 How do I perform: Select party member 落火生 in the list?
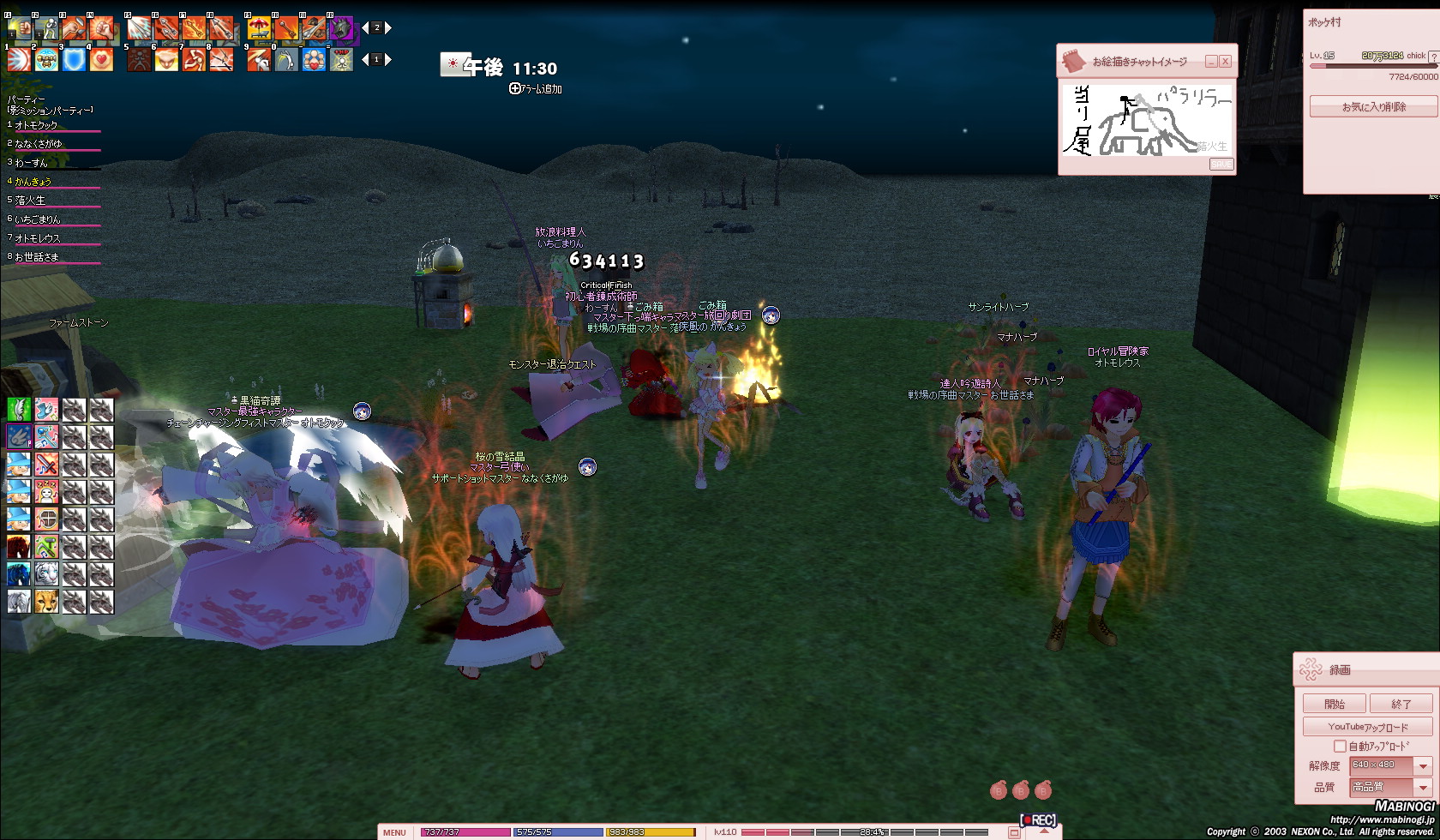tap(30, 201)
